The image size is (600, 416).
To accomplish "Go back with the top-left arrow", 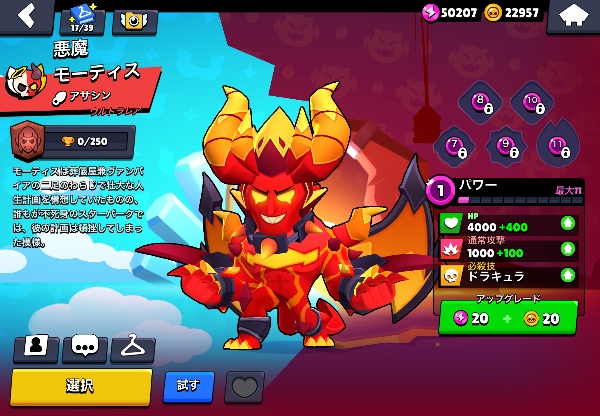I will pyautogui.click(x=24, y=15).
